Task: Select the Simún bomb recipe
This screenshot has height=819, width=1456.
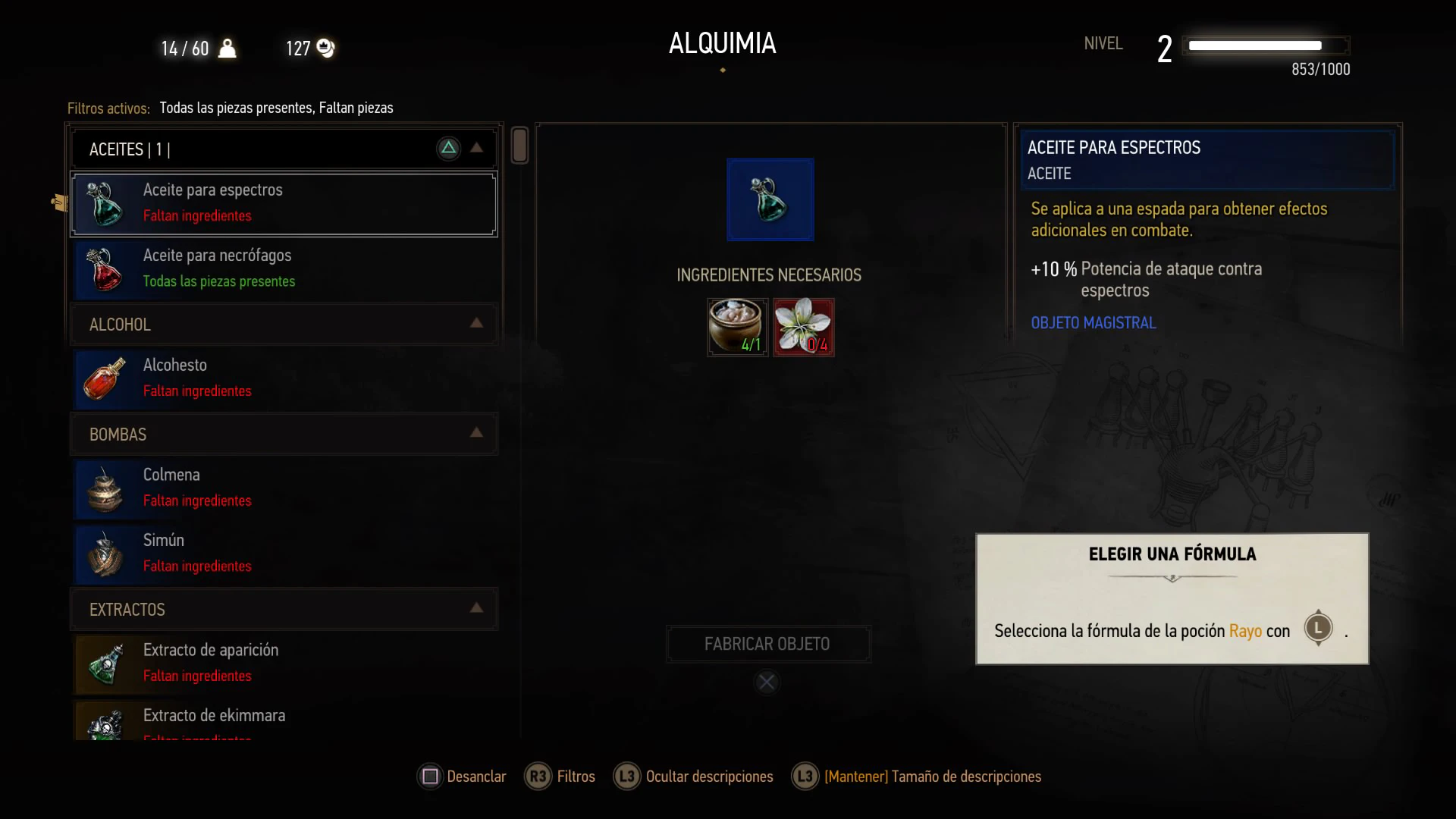Action: click(284, 553)
